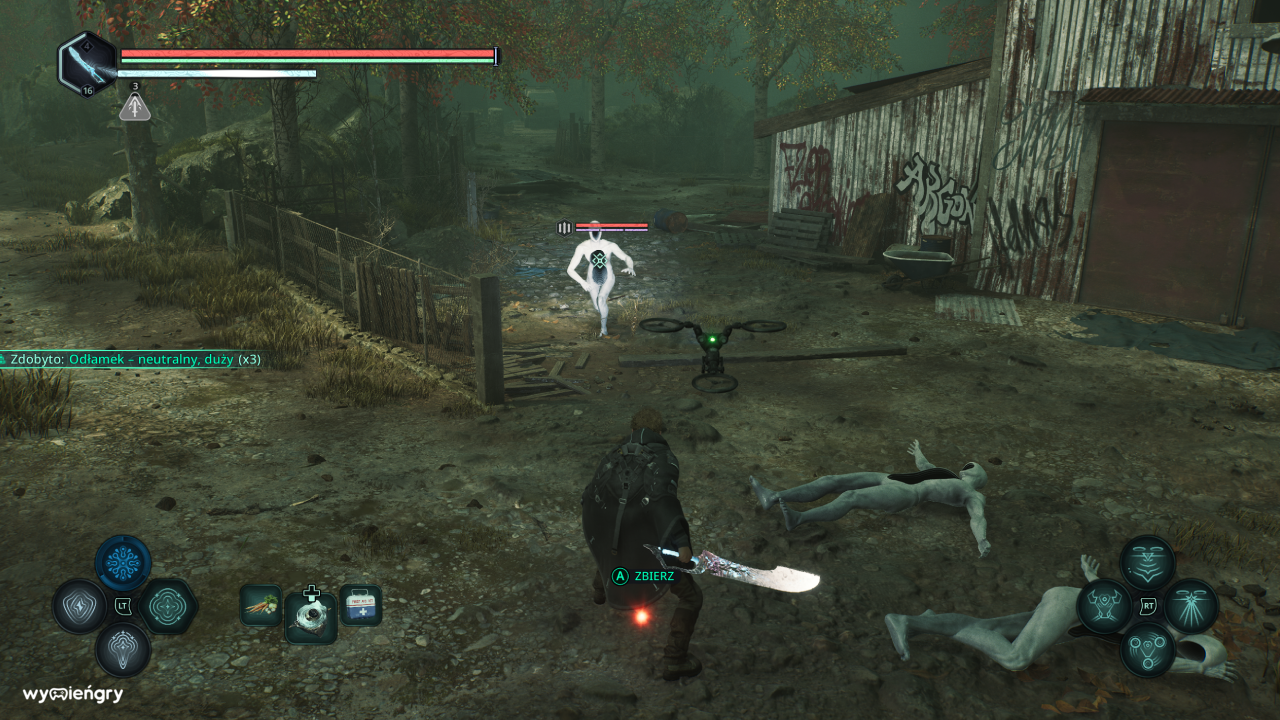
Task: Activate the blue snowflake-pattern ability
Action: (x=123, y=563)
